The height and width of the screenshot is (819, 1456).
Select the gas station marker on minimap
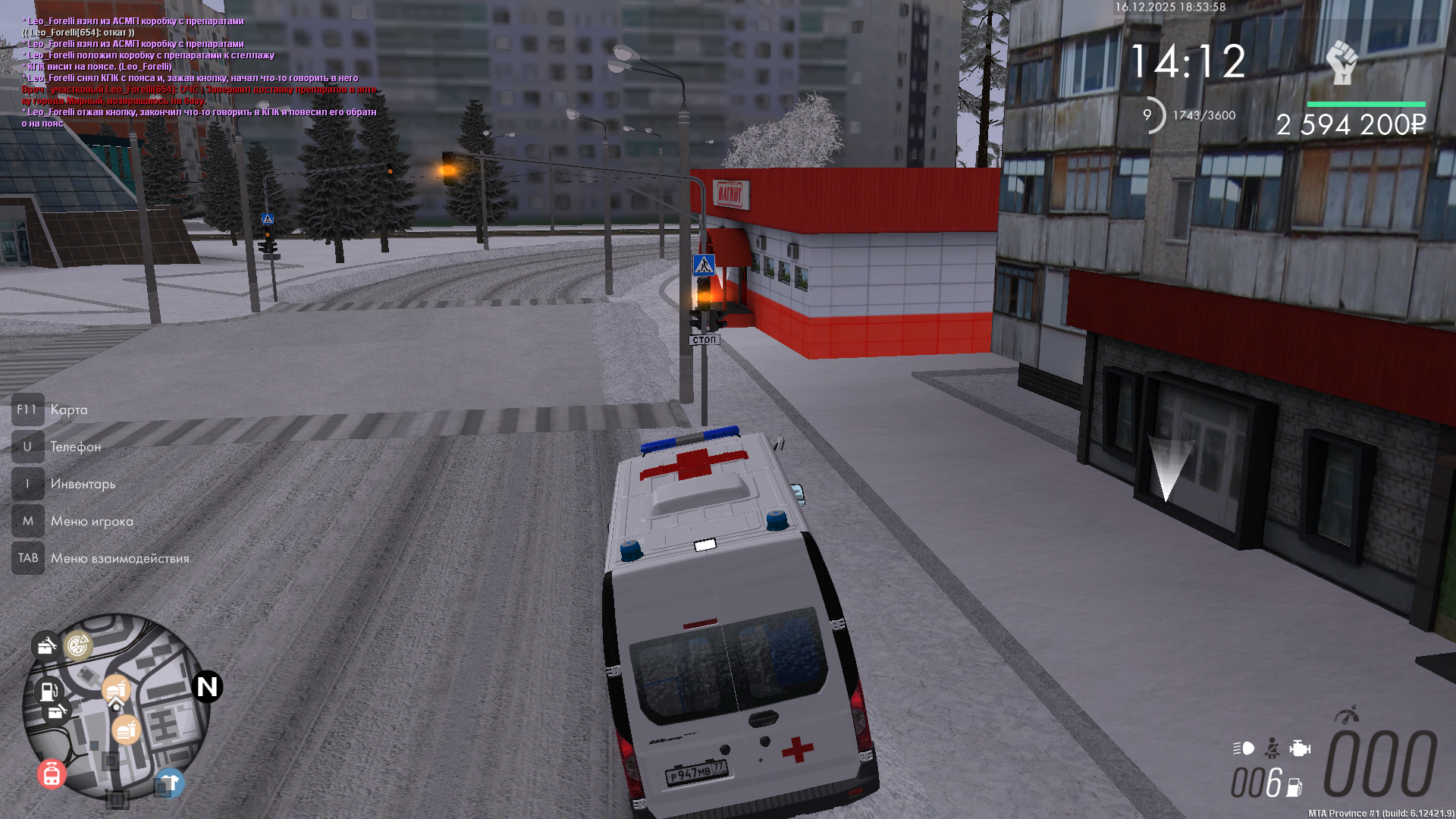pyautogui.click(x=49, y=690)
